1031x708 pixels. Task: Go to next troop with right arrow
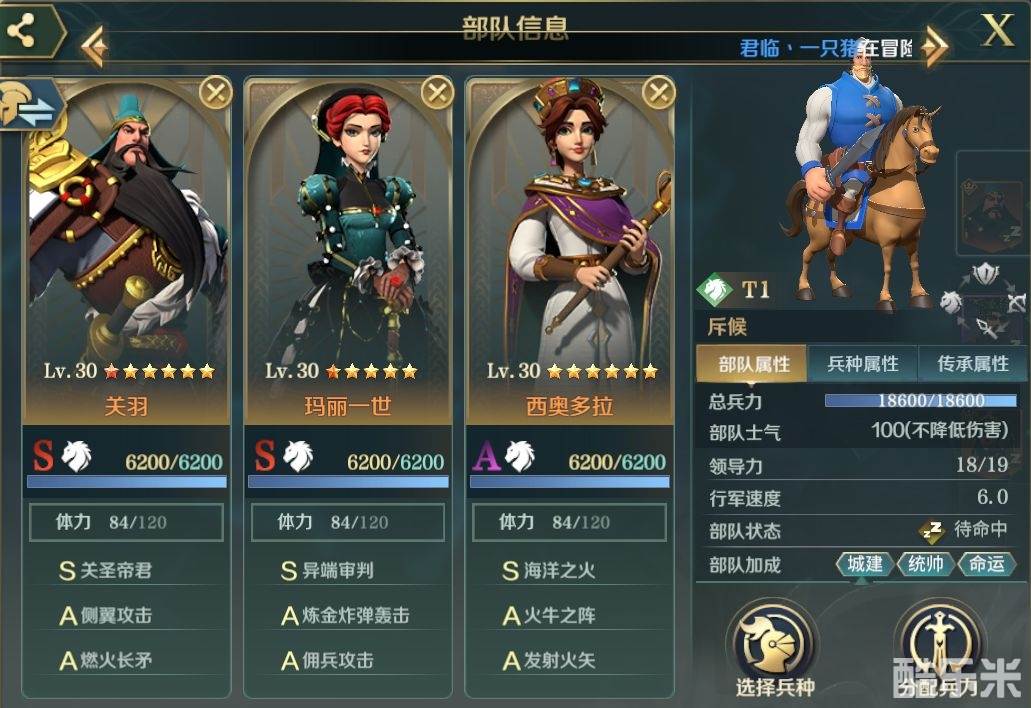click(x=934, y=46)
